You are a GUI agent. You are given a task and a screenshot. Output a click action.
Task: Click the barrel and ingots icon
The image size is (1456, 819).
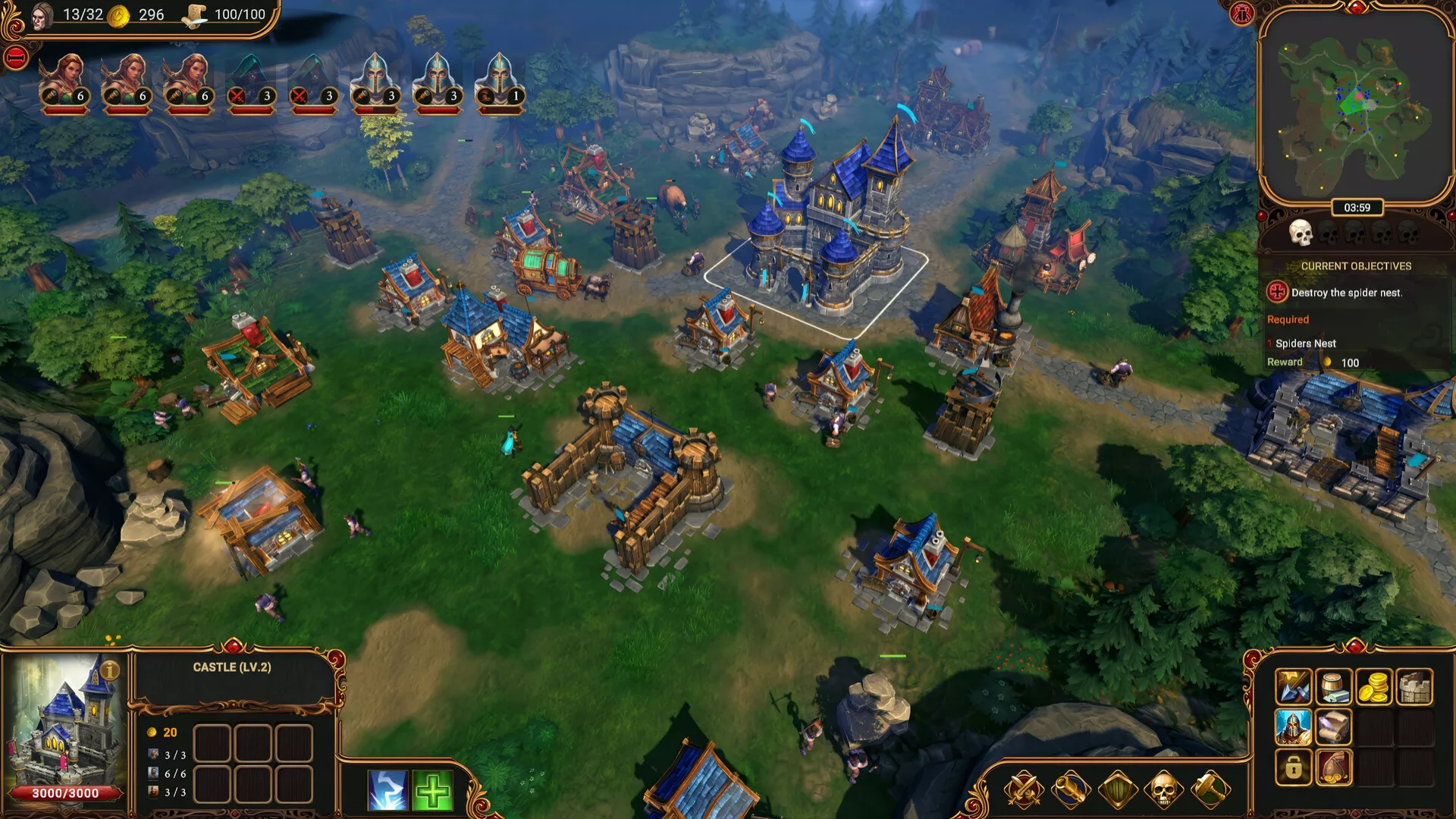(x=1333, y=687)
